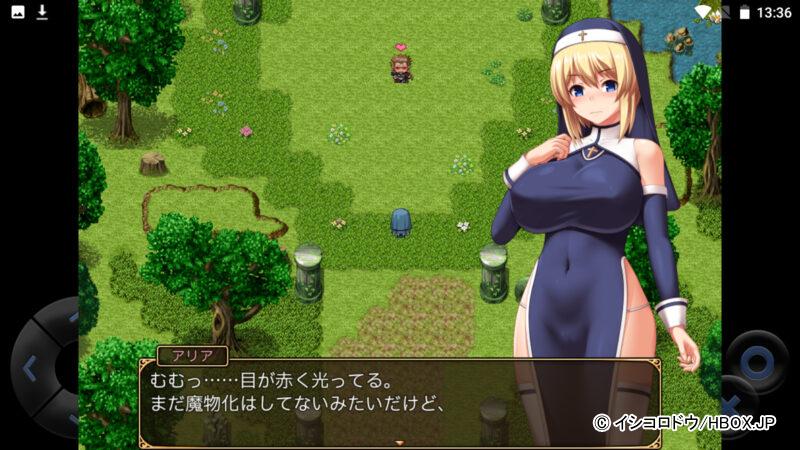The width and height of the screenshot is (800, 450).
Task: Open the download notification icon
Action: (x=42, y=12)
